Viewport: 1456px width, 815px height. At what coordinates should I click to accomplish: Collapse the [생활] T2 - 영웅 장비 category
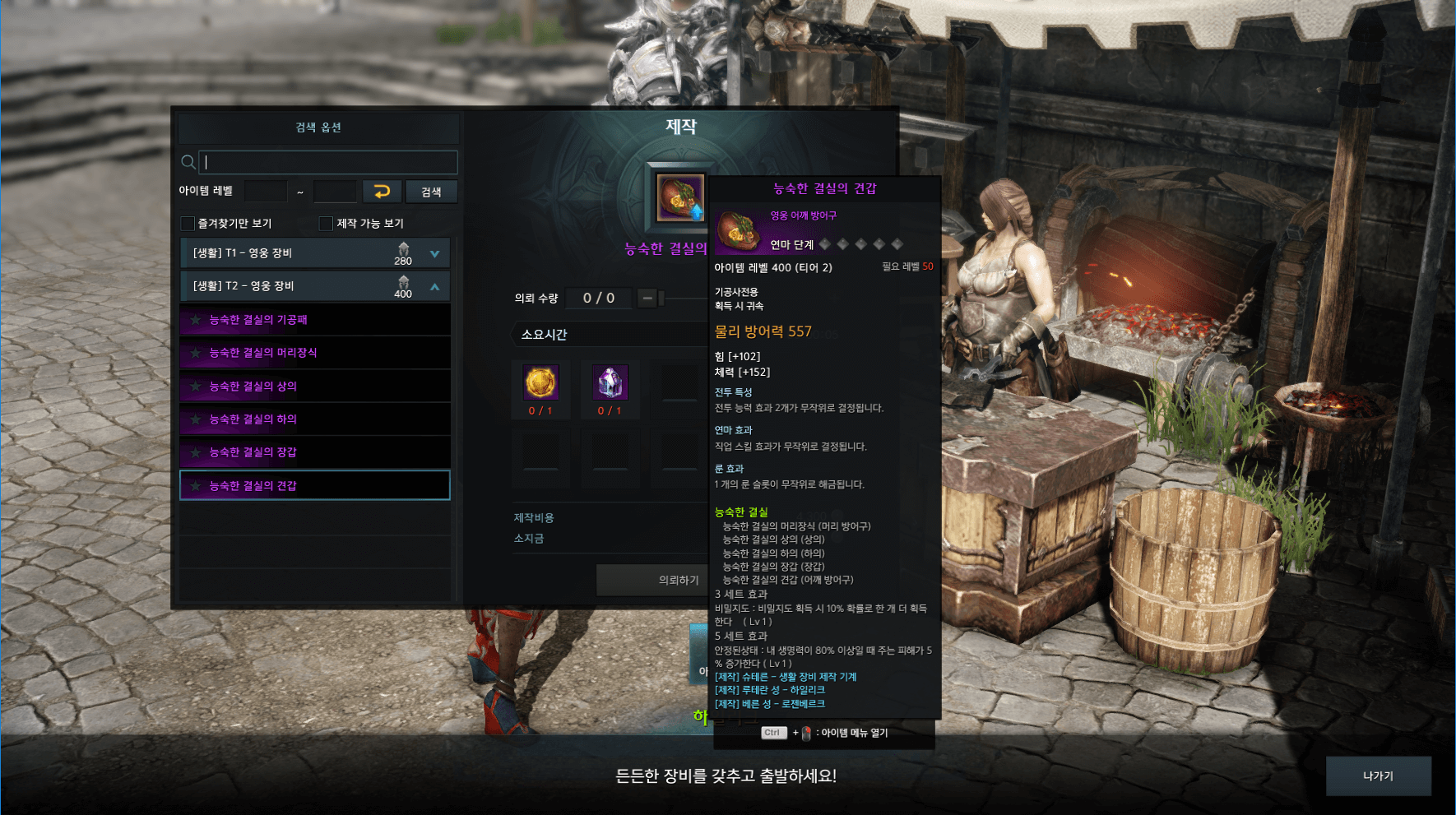(434, 286)
